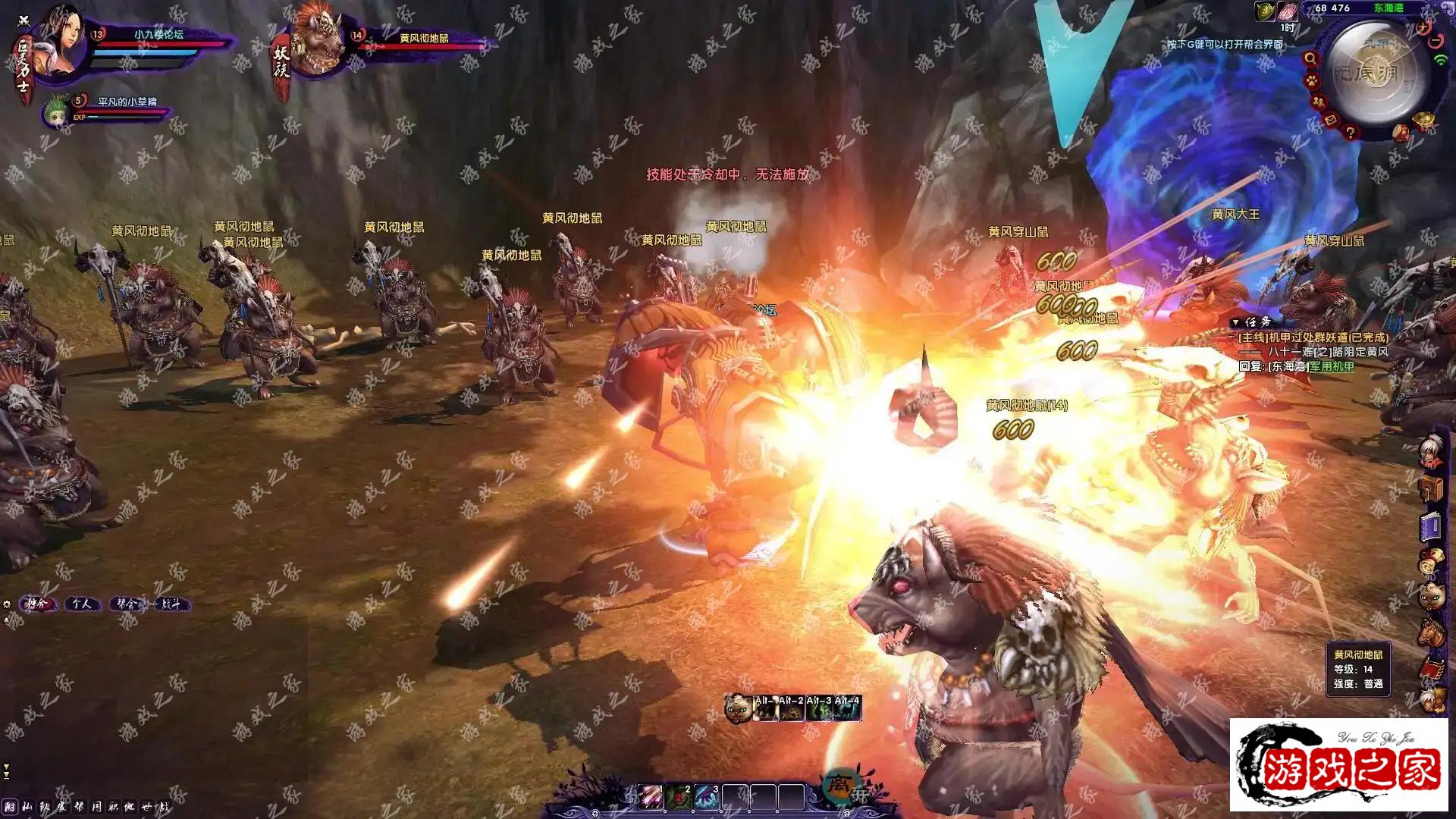Image resolution: width=1456 pixels, height=819 pixels.
Task: Collapse the 任务 quest tracker
Action: point(1235,322)
